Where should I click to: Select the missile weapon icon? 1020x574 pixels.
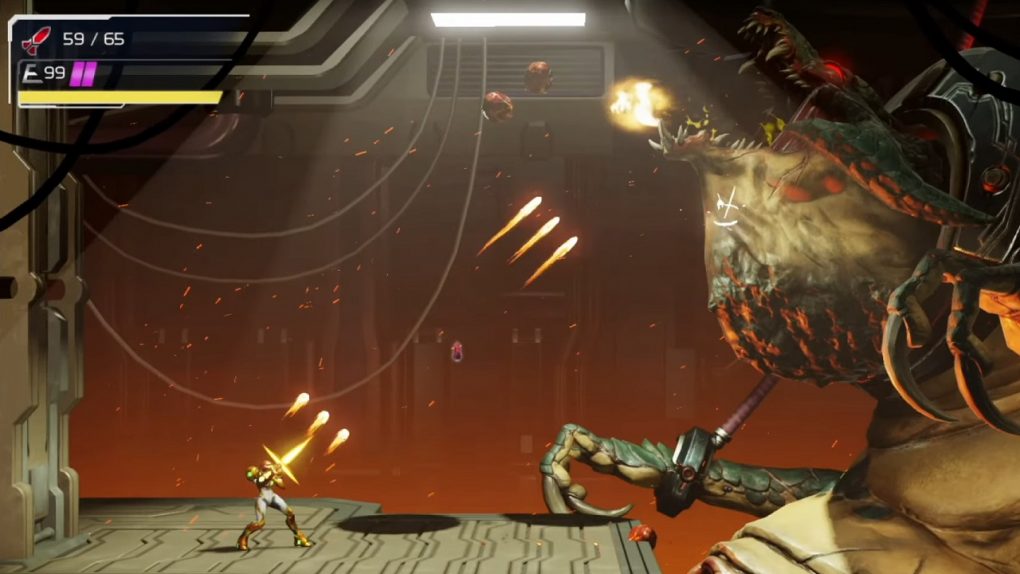pyautogui.click(x=36, y=40)
